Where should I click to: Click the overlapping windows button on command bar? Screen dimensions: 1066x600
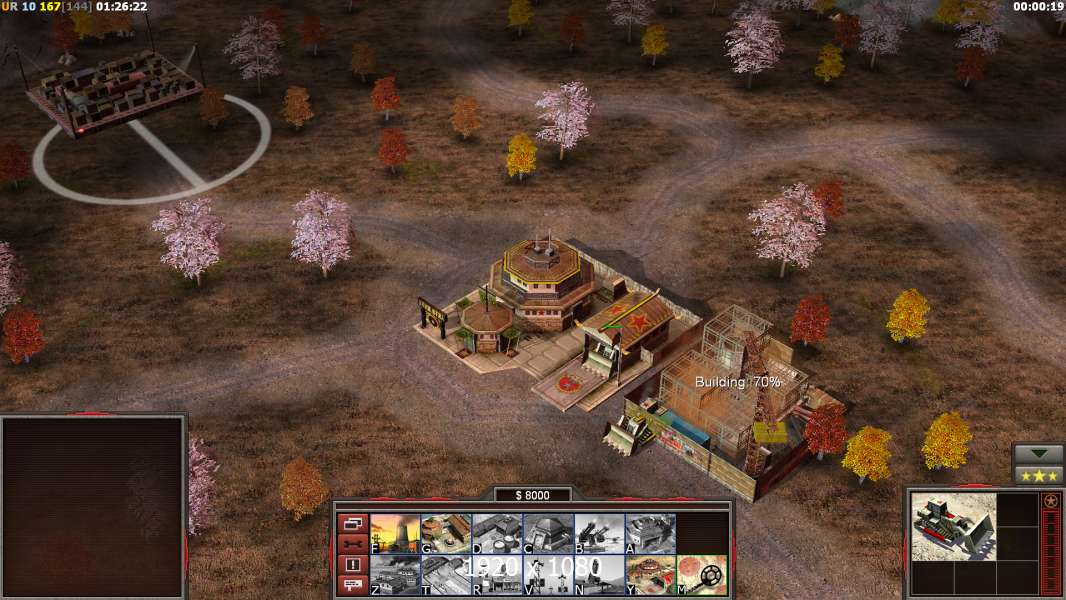tap(352, 523)
